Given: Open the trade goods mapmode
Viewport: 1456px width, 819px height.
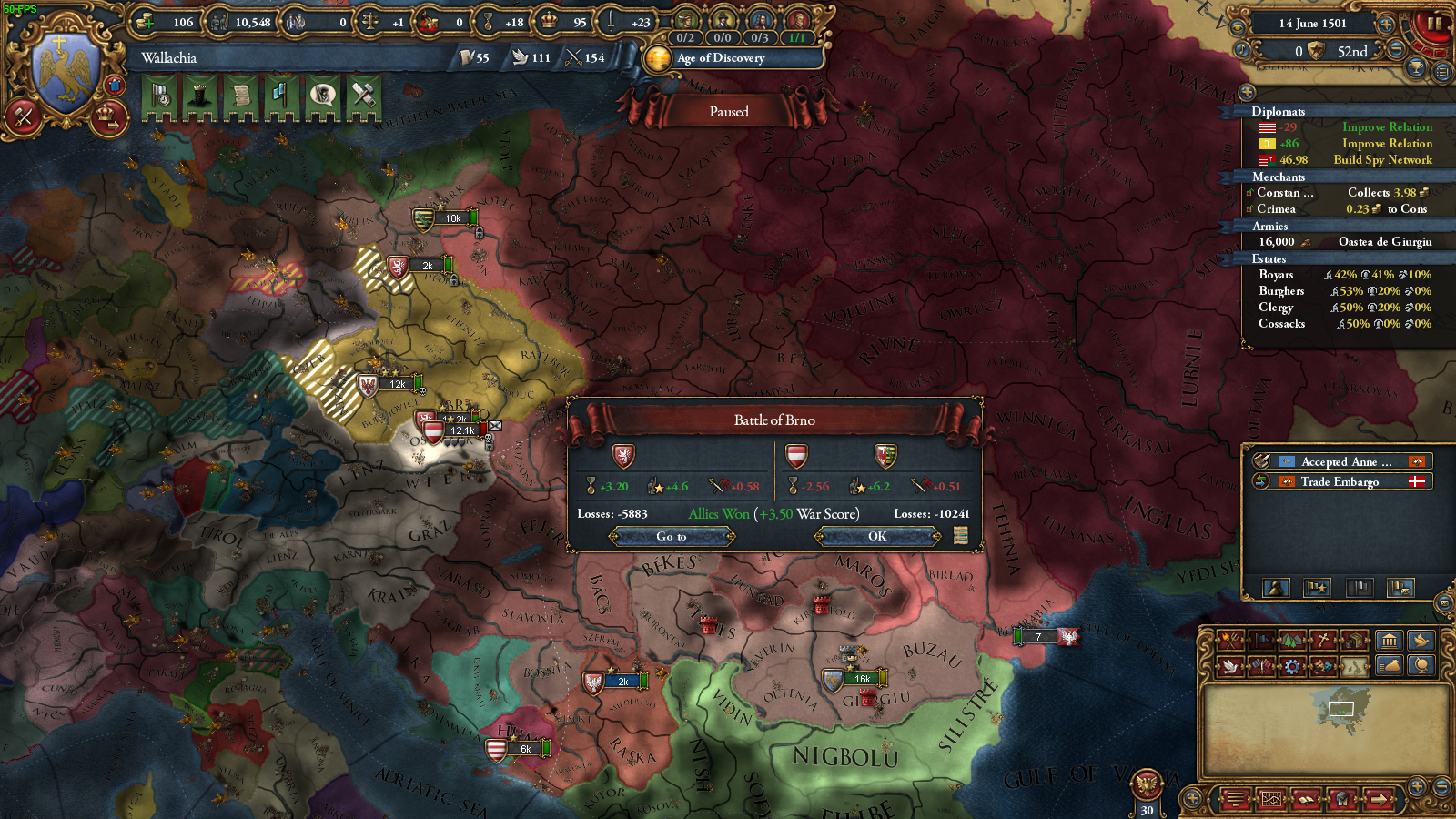Looking at the screenshot, I should (x=1355, y=642).
